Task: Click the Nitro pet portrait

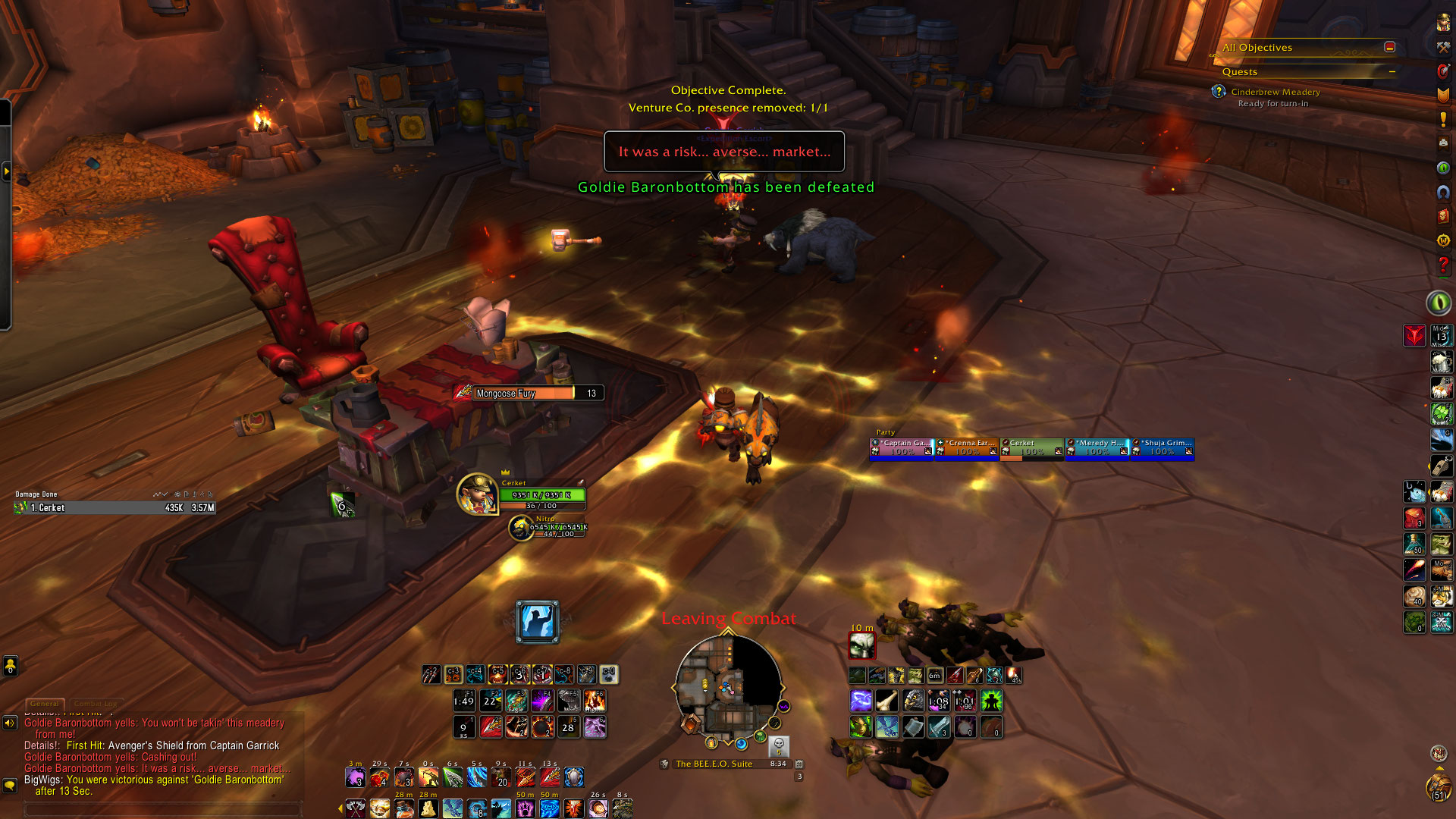Action: 520,528
